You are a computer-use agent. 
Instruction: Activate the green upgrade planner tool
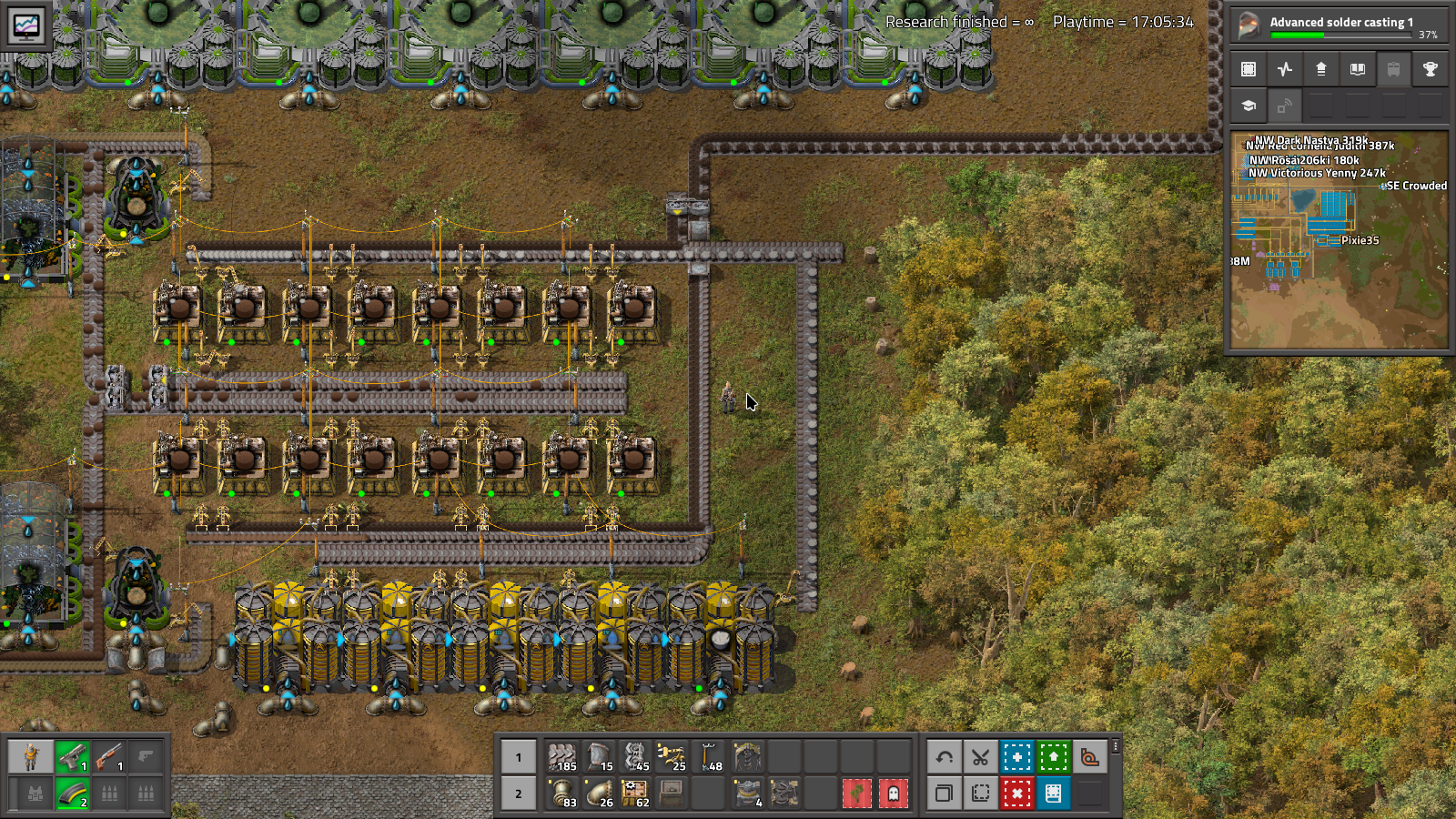click(x=1053, y=757)
